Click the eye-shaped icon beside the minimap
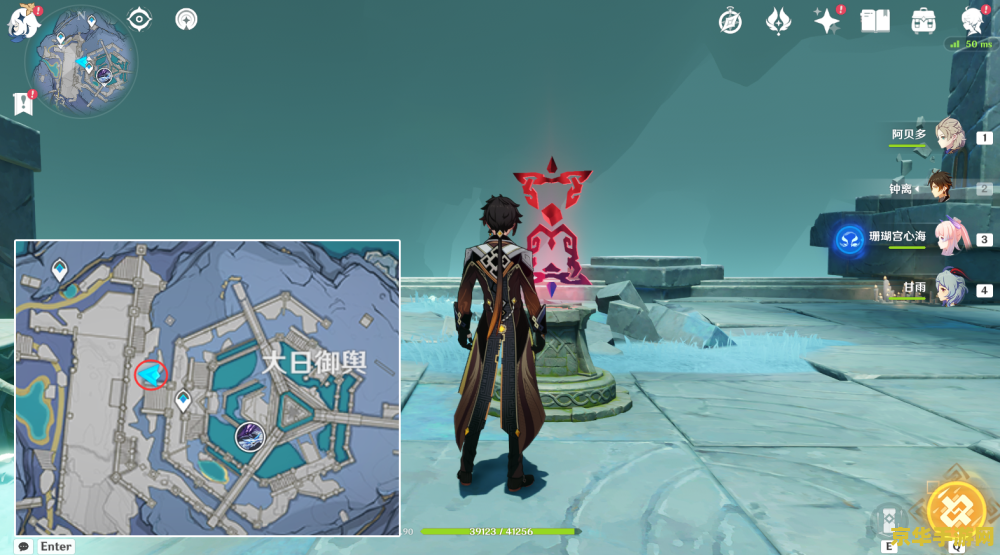1000x555 pixels. (x=140, y=19)
